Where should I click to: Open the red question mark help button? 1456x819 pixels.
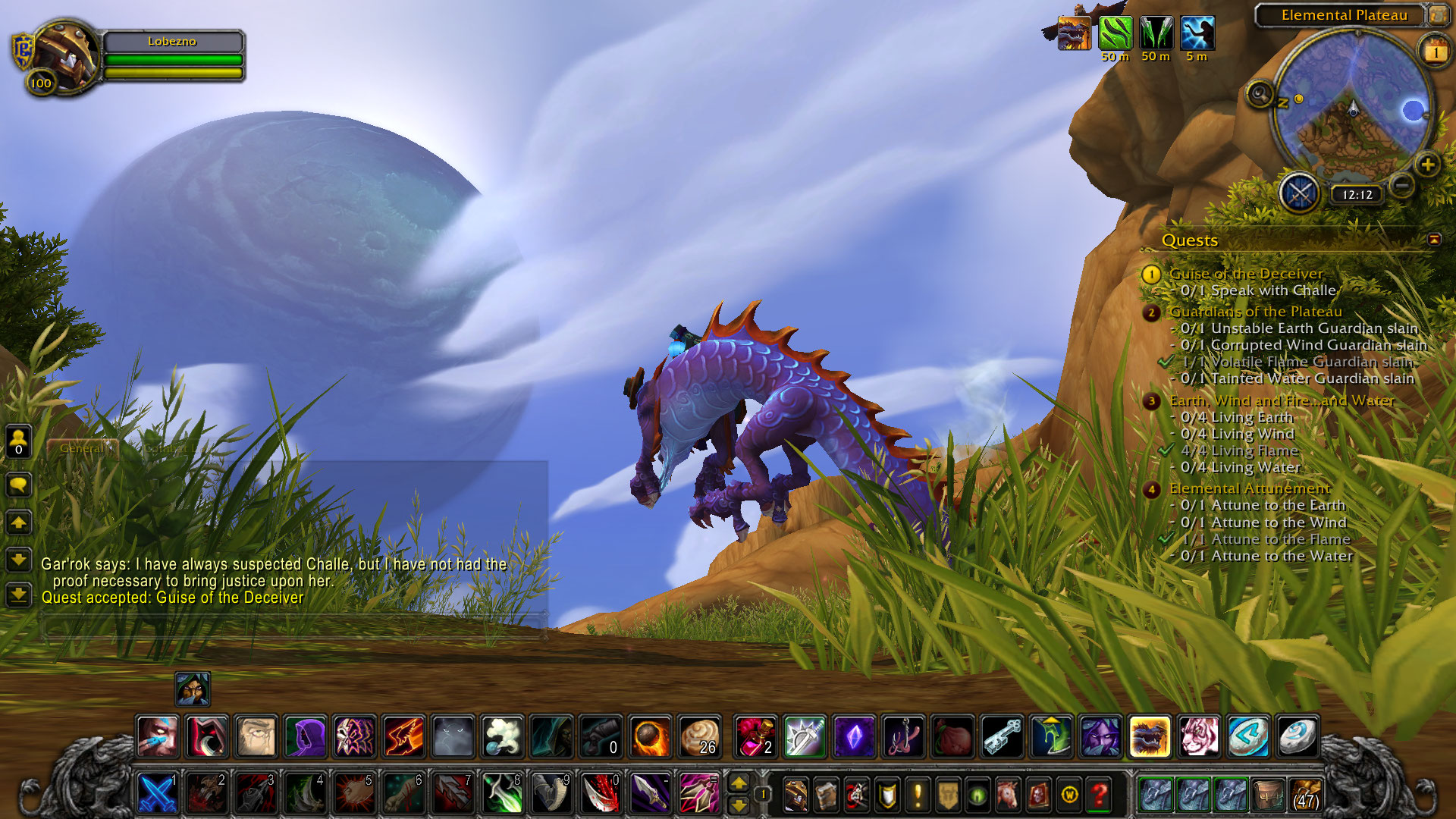point(1099,795)
